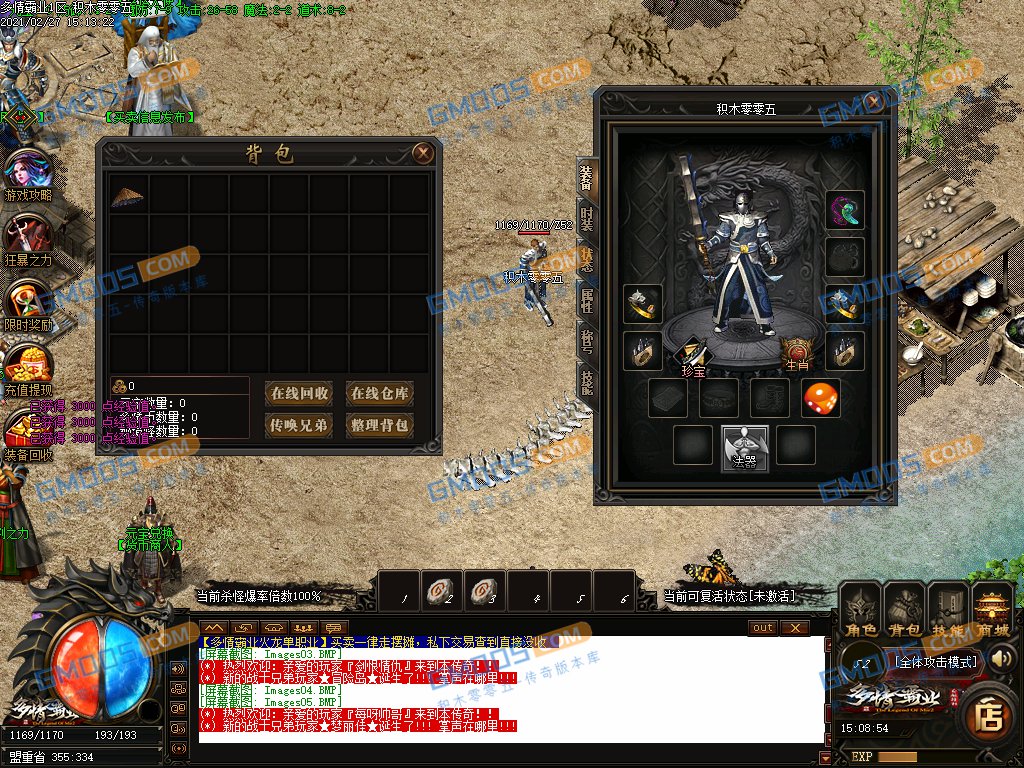Sort inventory with 整理背包 button
The height and width of the screenshot is (768, 1024).
[380, 425]
